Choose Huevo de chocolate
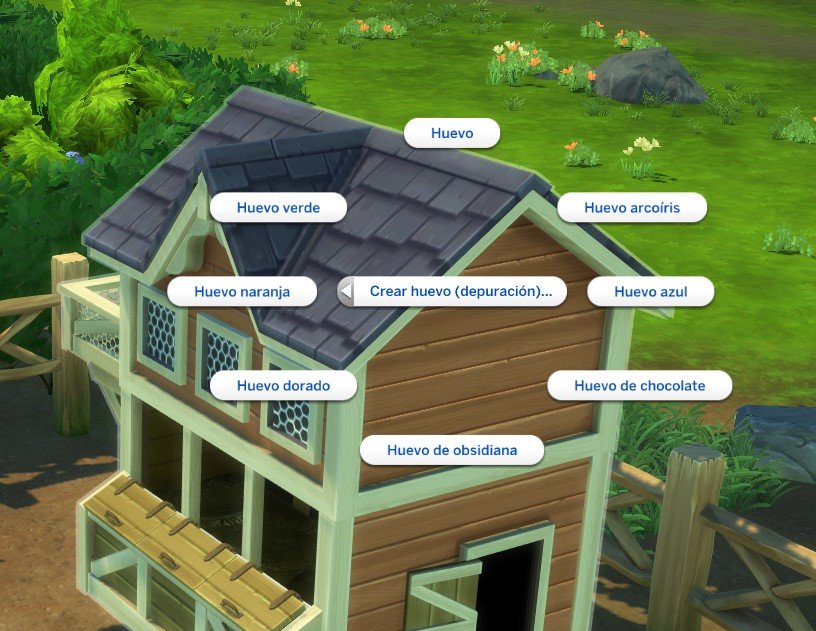 (x=640, y=385)
